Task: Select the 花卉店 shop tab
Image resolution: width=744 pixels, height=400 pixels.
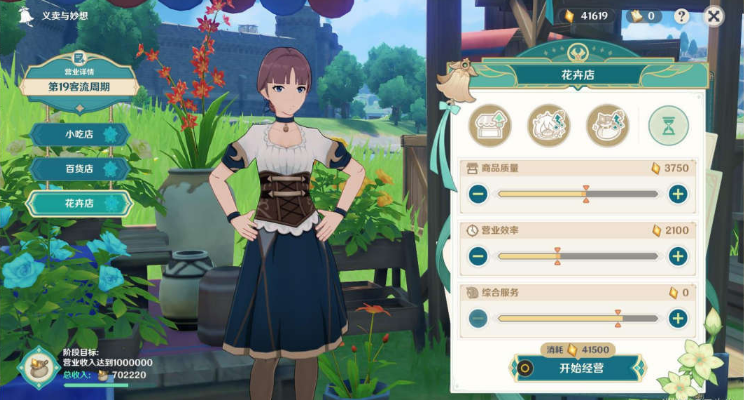Action: (79, 203)
